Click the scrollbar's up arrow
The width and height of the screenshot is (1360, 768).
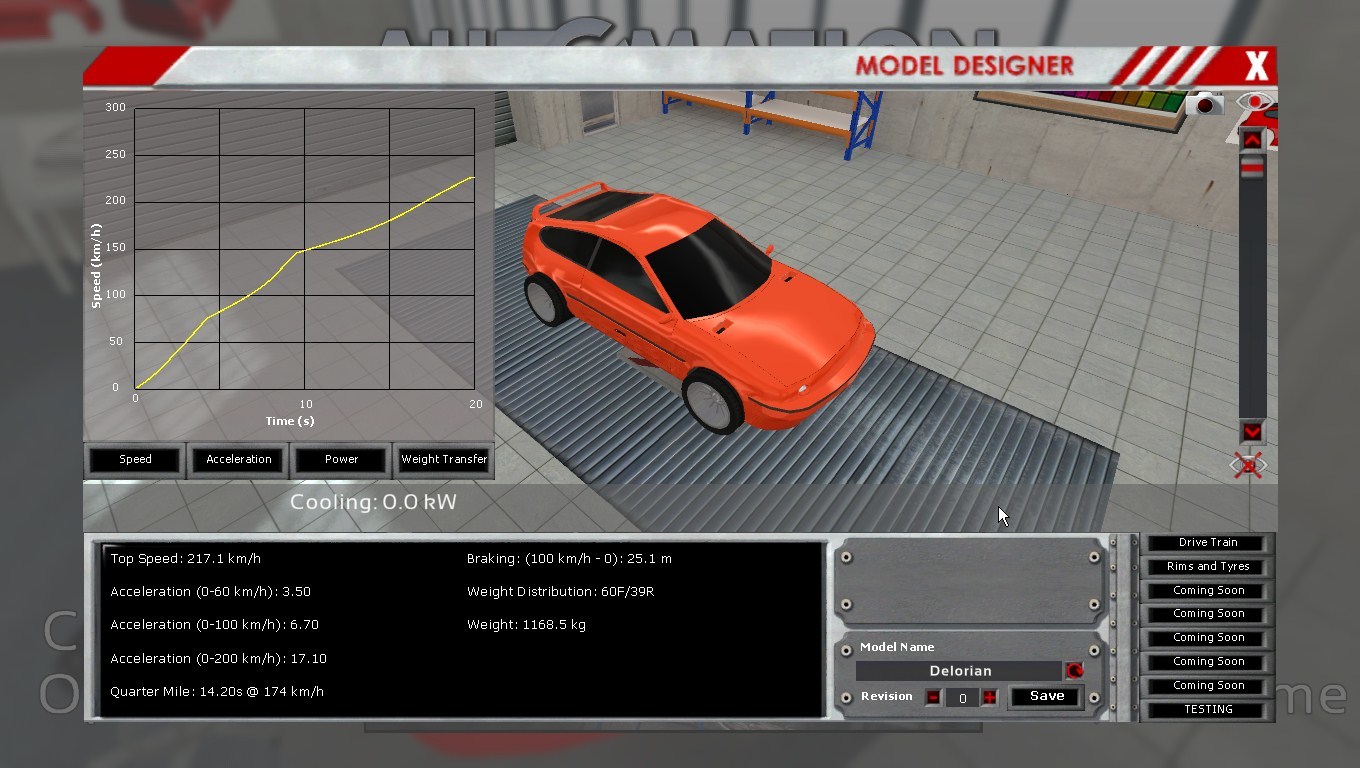pos(1252,140)
